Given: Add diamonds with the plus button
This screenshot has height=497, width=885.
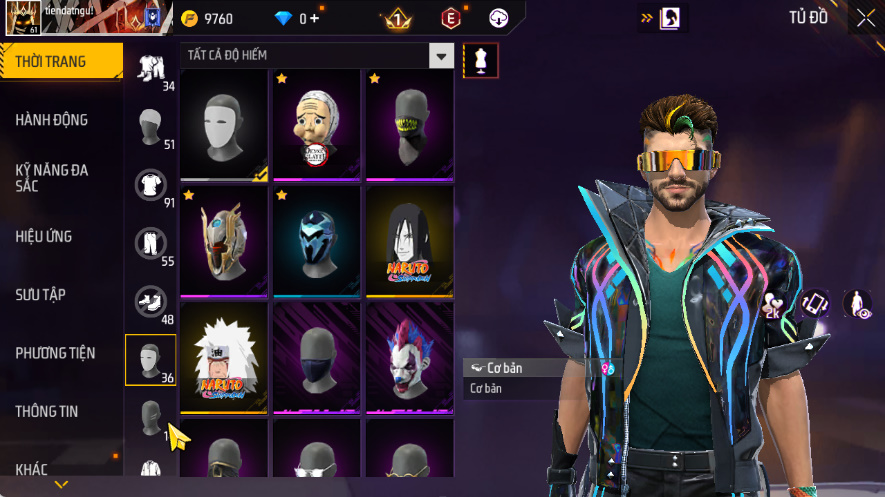Looking at the screenshot, I should [315, 18].
